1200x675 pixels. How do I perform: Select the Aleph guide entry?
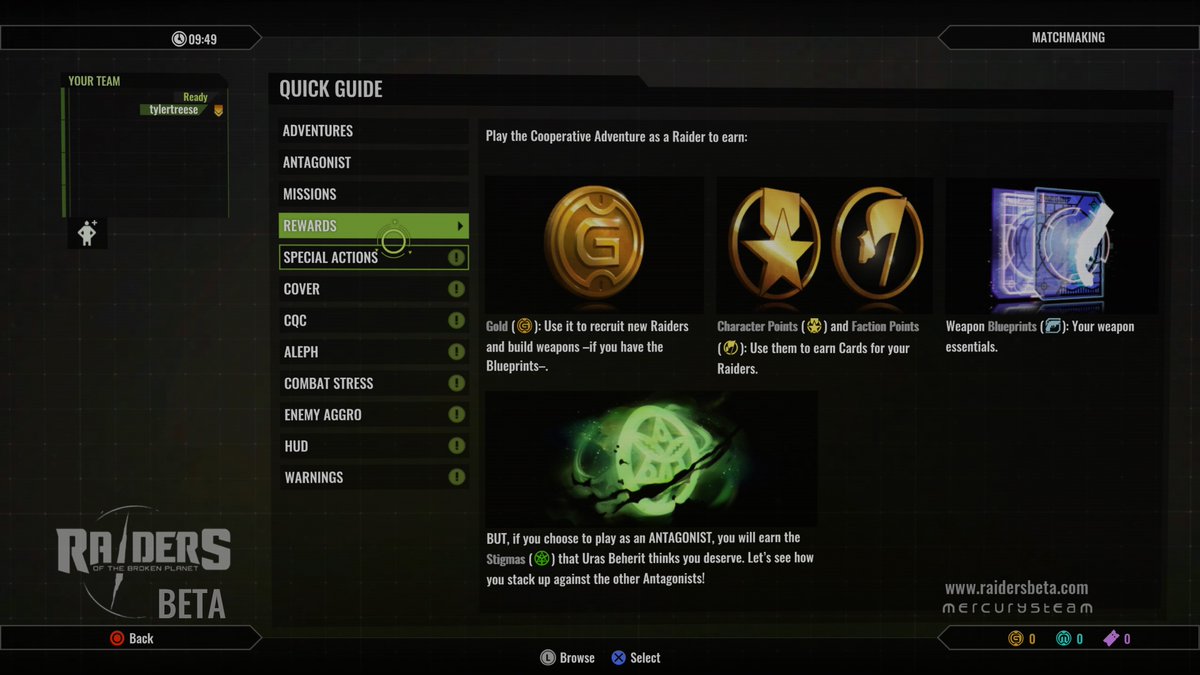tap(372, 352)
